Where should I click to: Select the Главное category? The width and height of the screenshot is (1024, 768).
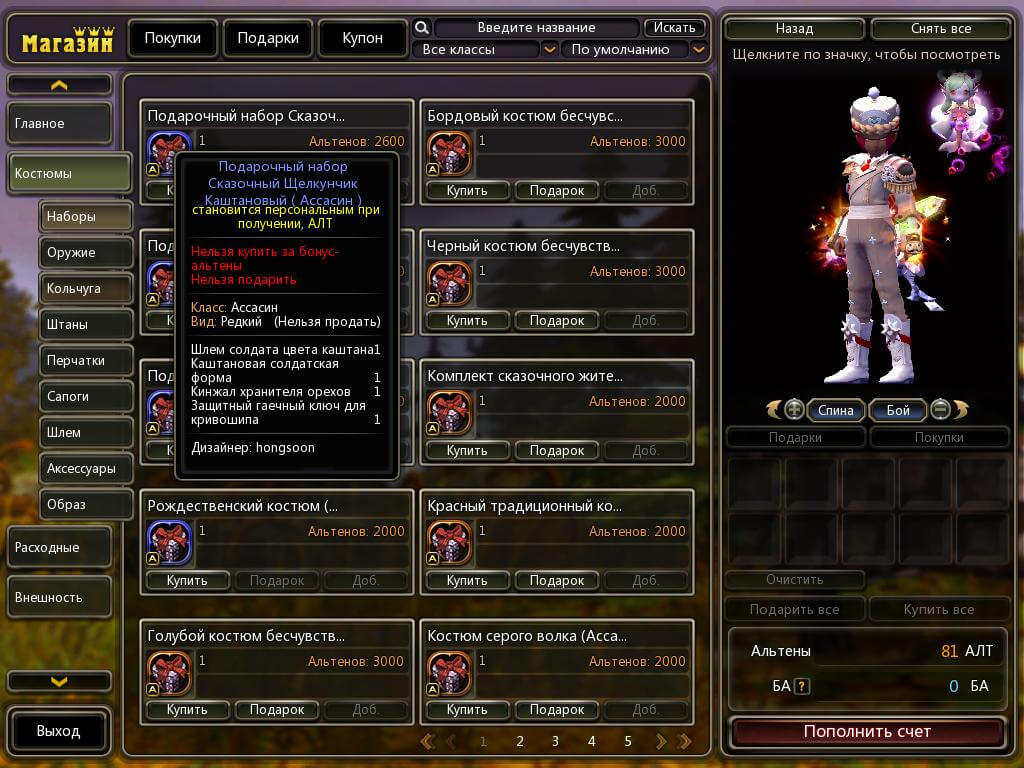tap(60, 124)
